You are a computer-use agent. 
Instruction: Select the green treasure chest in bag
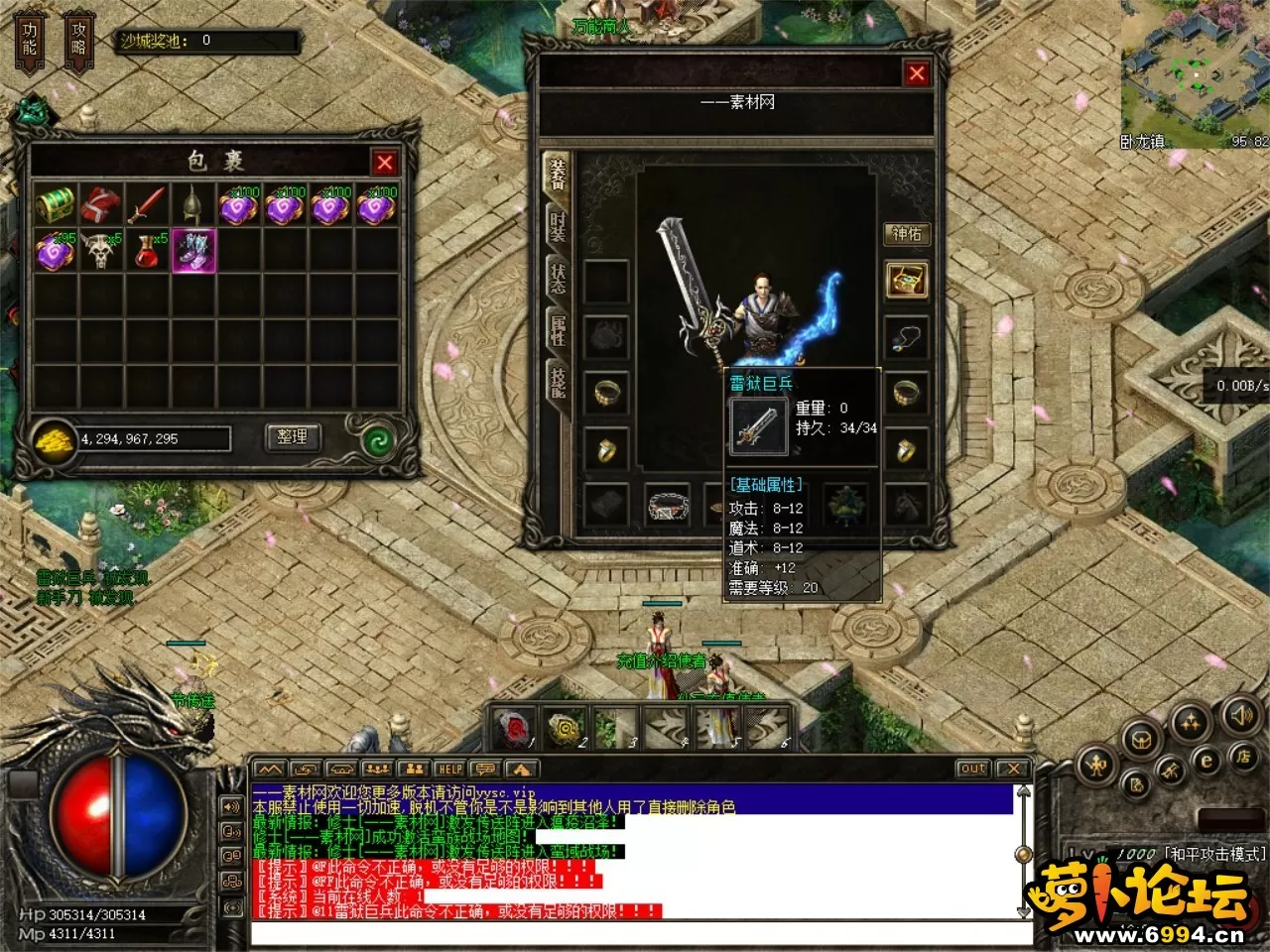pos(56,205)
